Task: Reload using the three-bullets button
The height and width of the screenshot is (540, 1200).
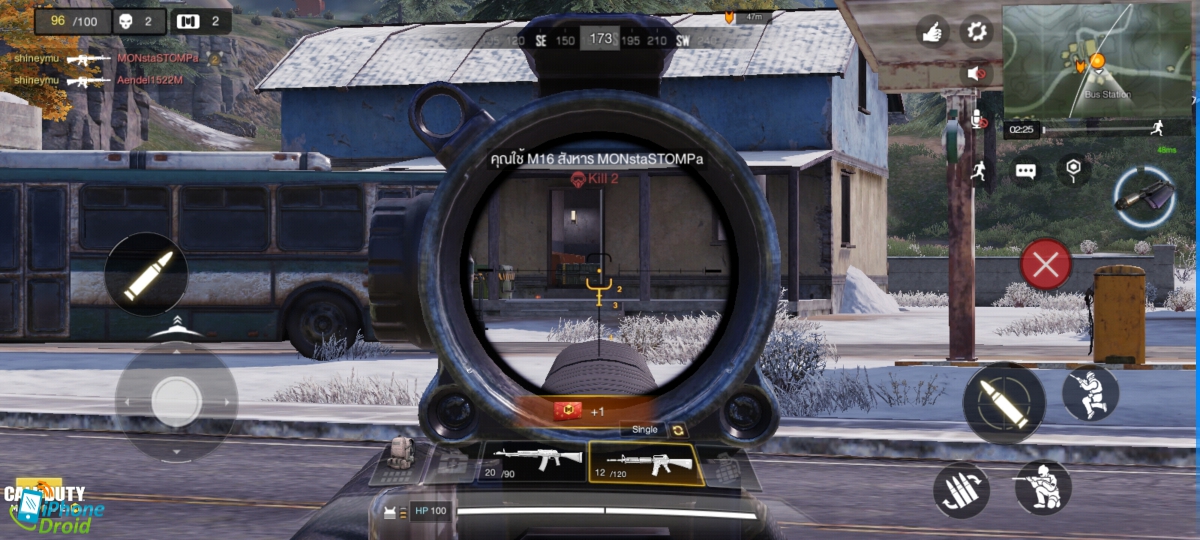Action: pyautogui.click(x=961, y=491)
